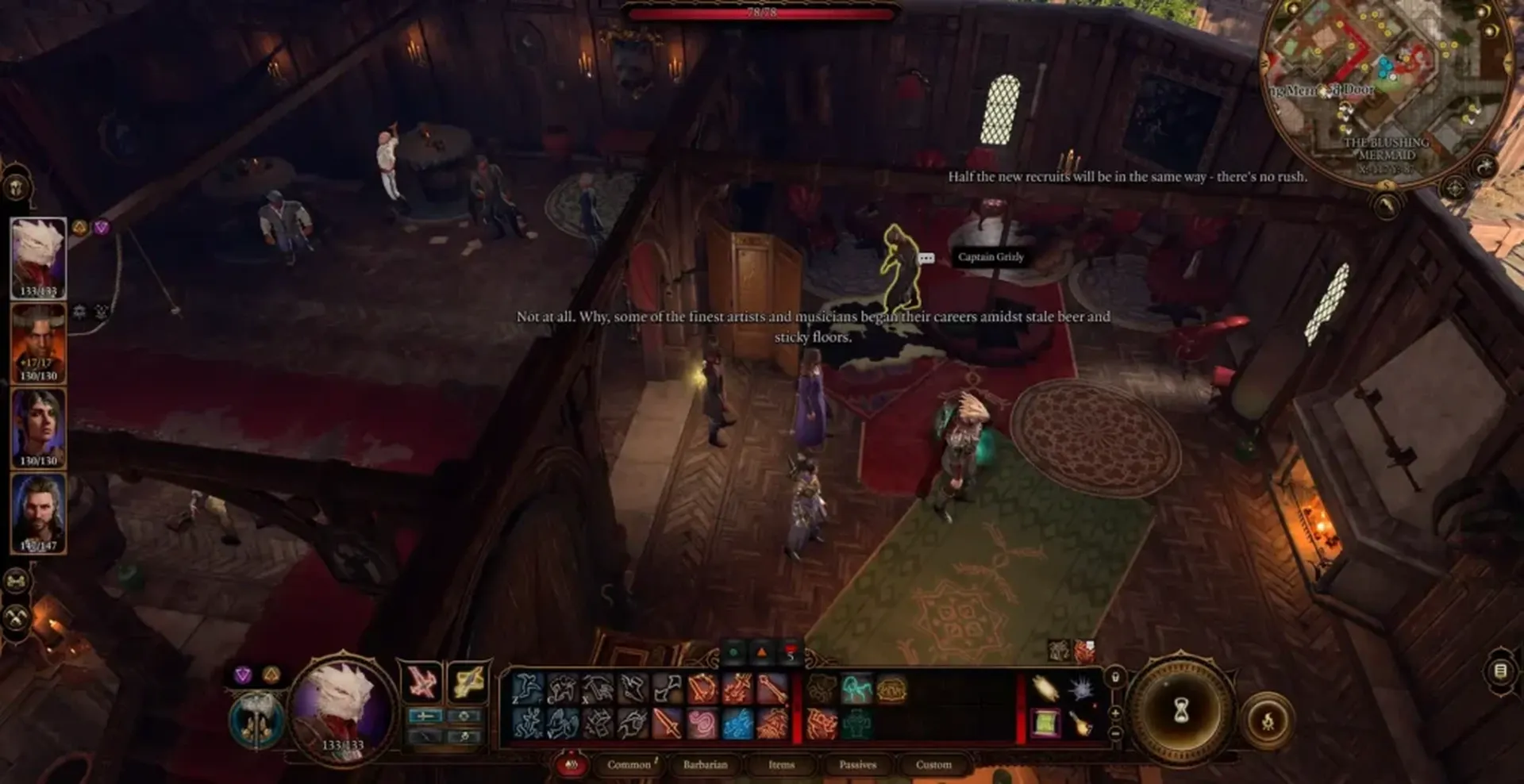Image resolution: width=1524 pixels, height=784 pixels.
Task: Open the red hotbar options flame button
Action: 571,767
